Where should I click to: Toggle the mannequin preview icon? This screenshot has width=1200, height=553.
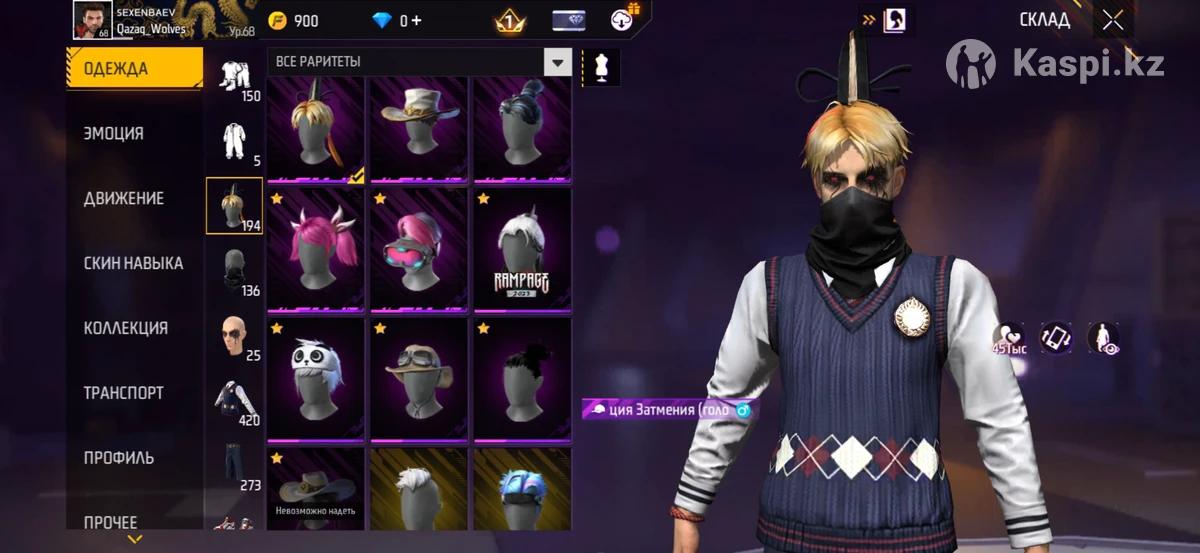(602, 67)
